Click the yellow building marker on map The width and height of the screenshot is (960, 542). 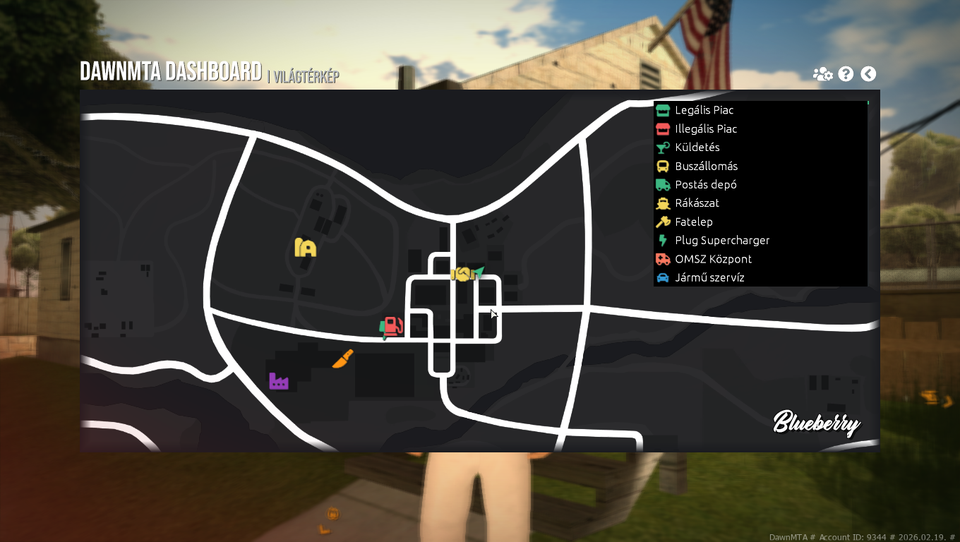pos(306,247)
